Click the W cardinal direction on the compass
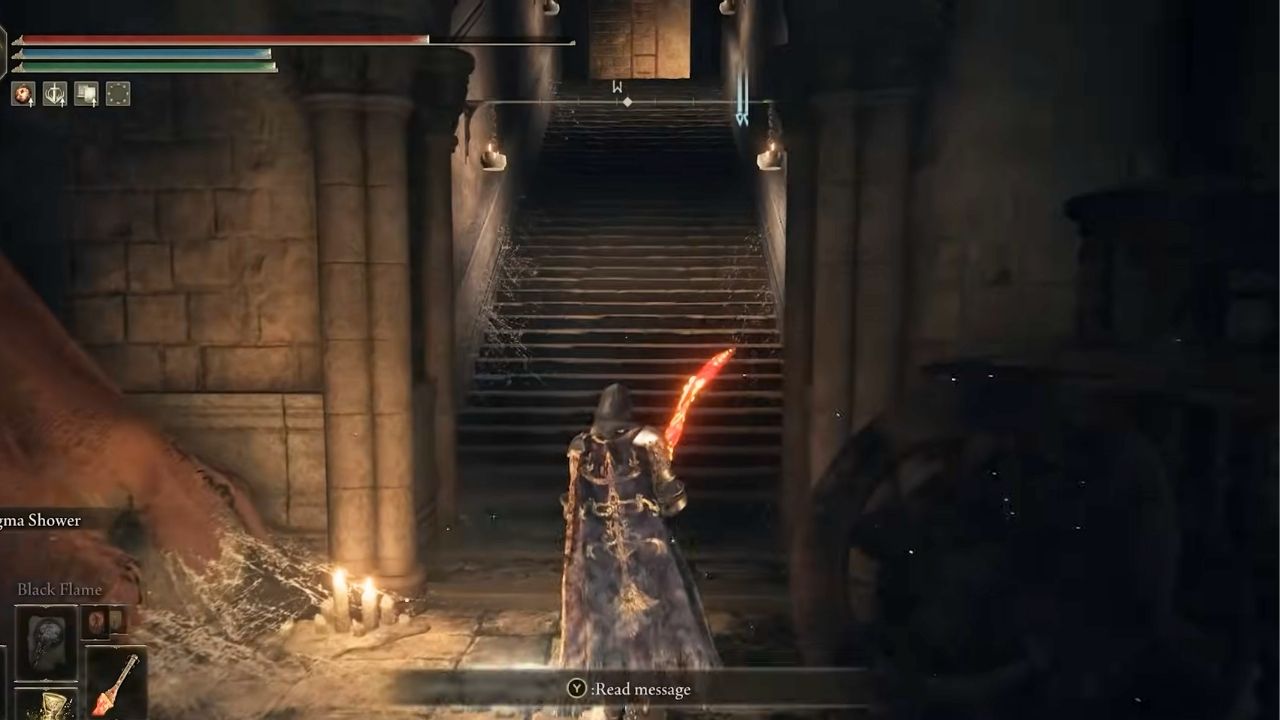1280x720 pixels. 615,87
